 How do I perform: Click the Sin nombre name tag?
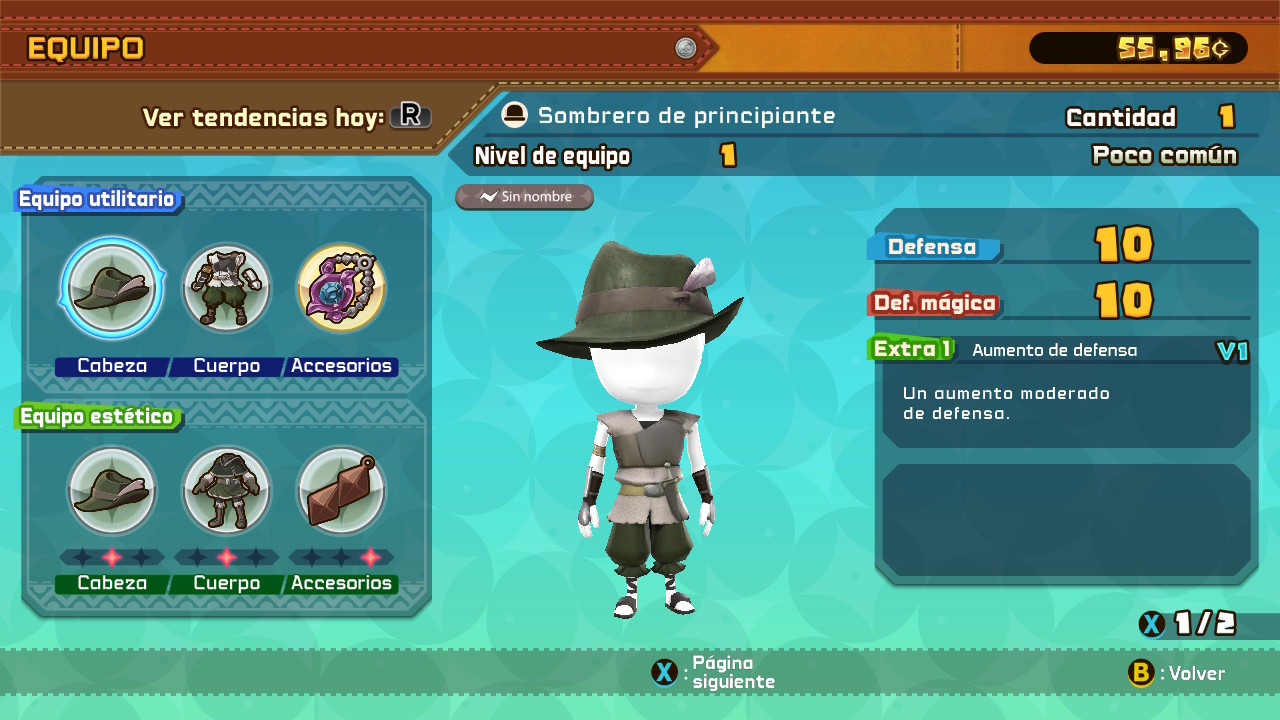pos(525,197)
